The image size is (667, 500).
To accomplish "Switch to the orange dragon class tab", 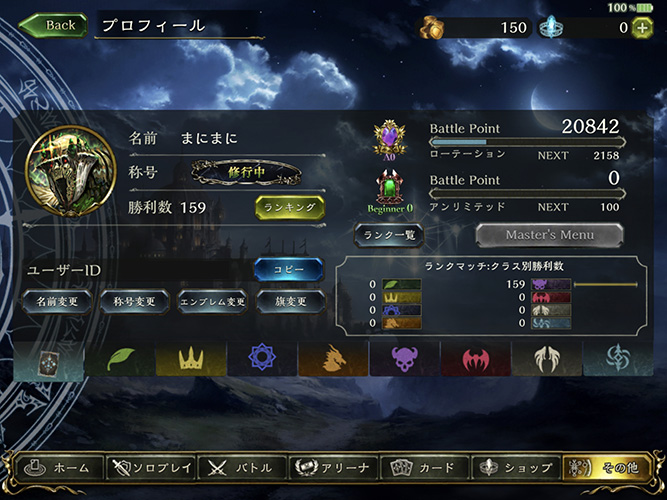I will [333, 358].
